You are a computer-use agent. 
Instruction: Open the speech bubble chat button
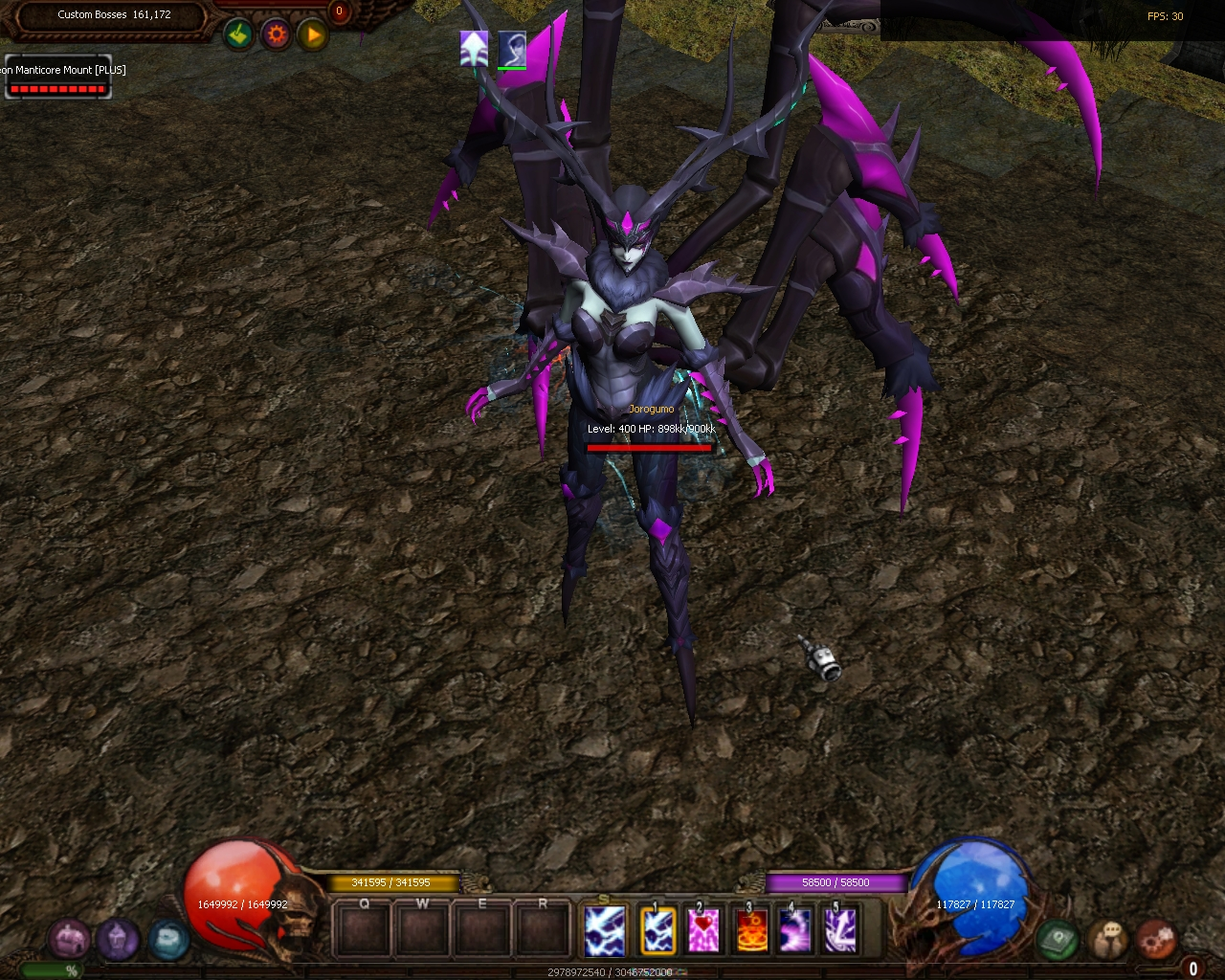click(1109, 940)
